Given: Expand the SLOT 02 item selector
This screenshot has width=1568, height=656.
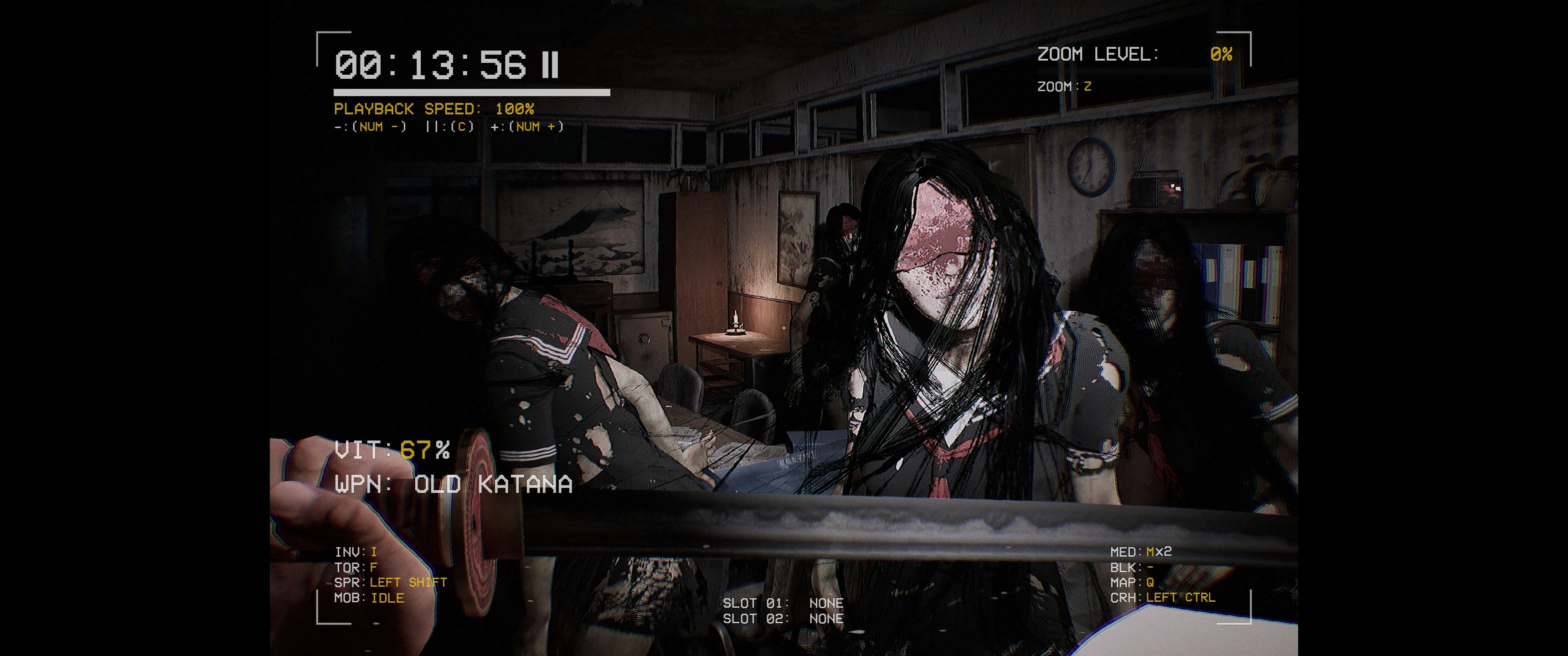Looking at the screenshot, I should tap(784, 618).
